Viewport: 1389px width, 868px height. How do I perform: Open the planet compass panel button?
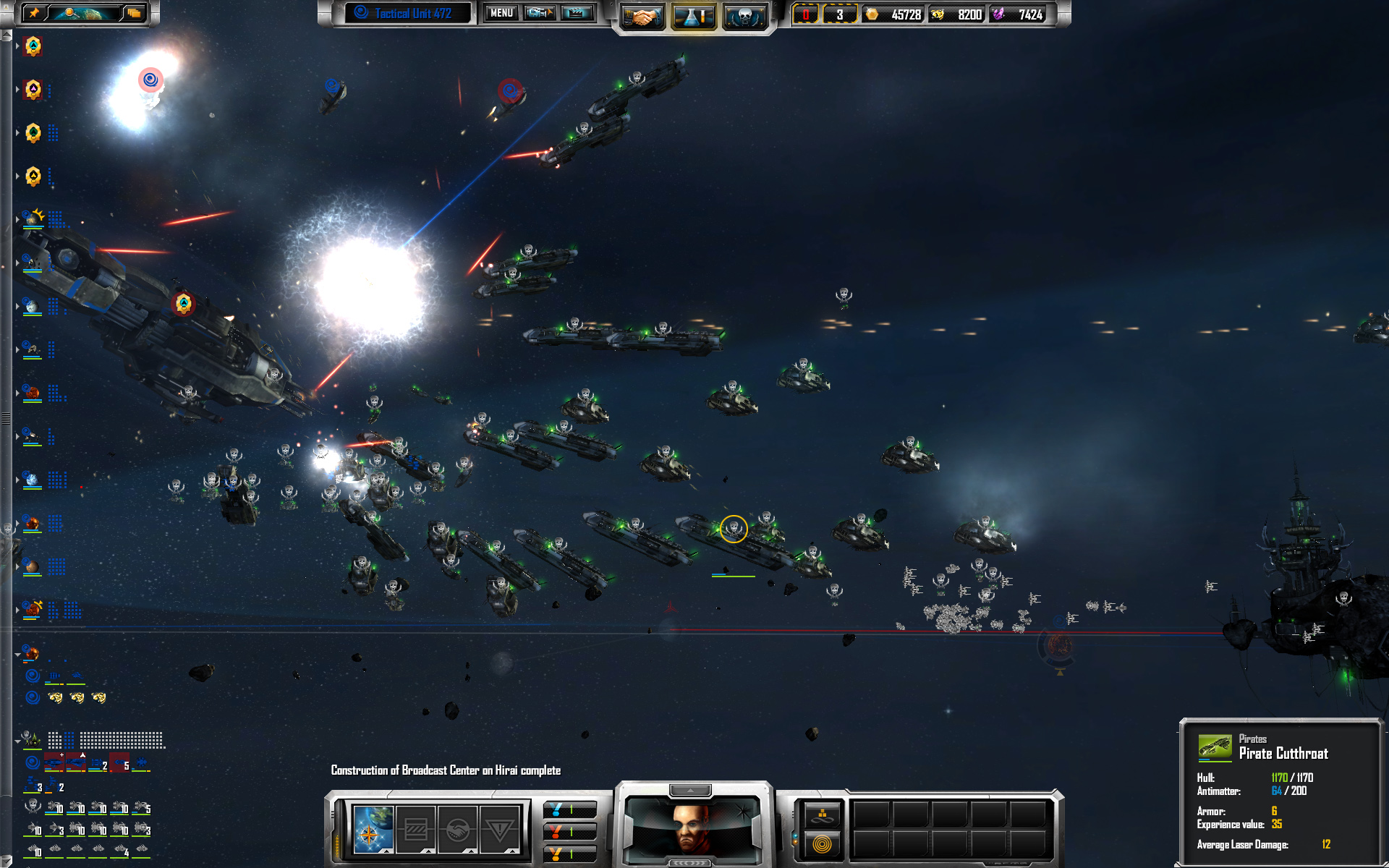pyautogui.click(x=373, y=830)
